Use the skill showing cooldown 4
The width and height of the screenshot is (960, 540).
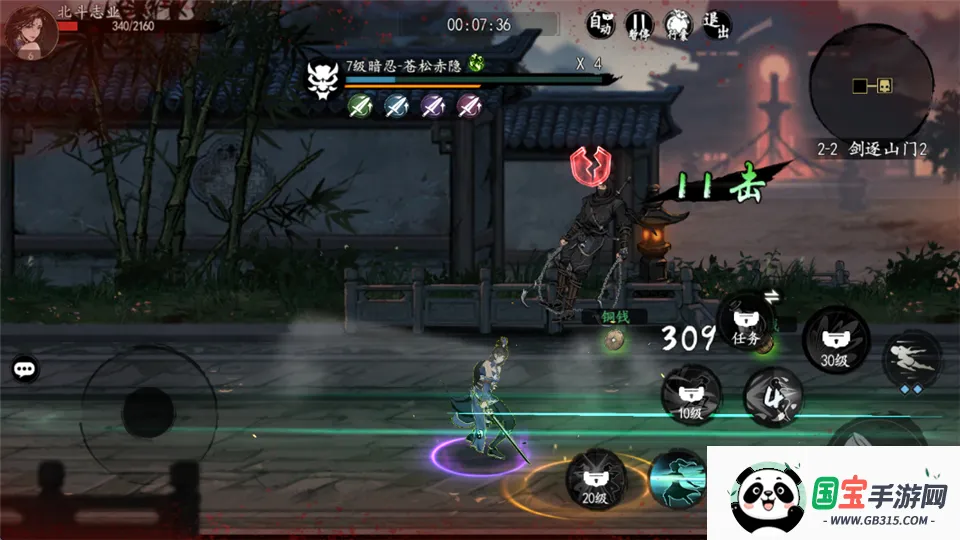tap(773, 395)
